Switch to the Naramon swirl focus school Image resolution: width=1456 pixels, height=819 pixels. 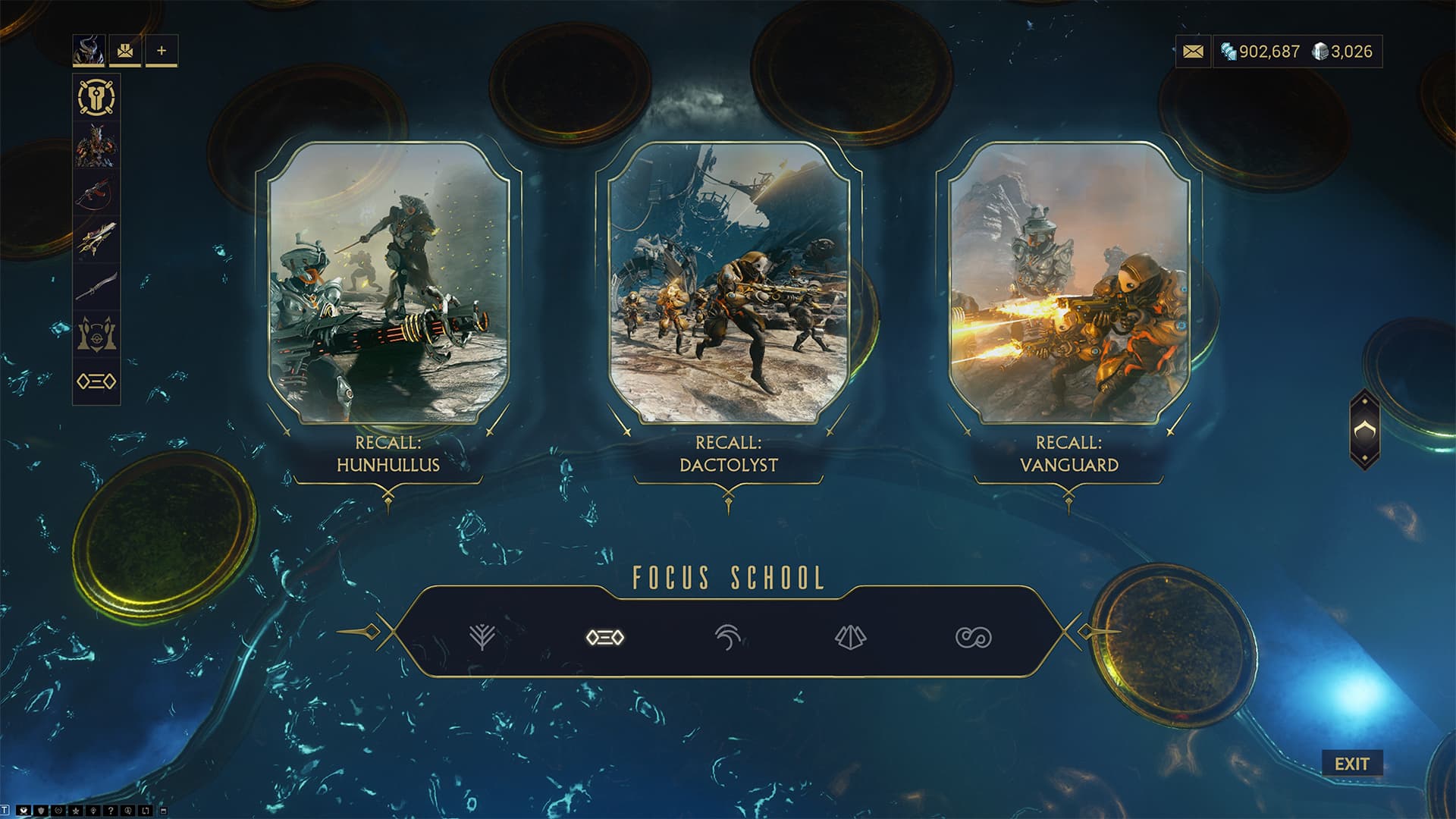[x=728, y=638]
